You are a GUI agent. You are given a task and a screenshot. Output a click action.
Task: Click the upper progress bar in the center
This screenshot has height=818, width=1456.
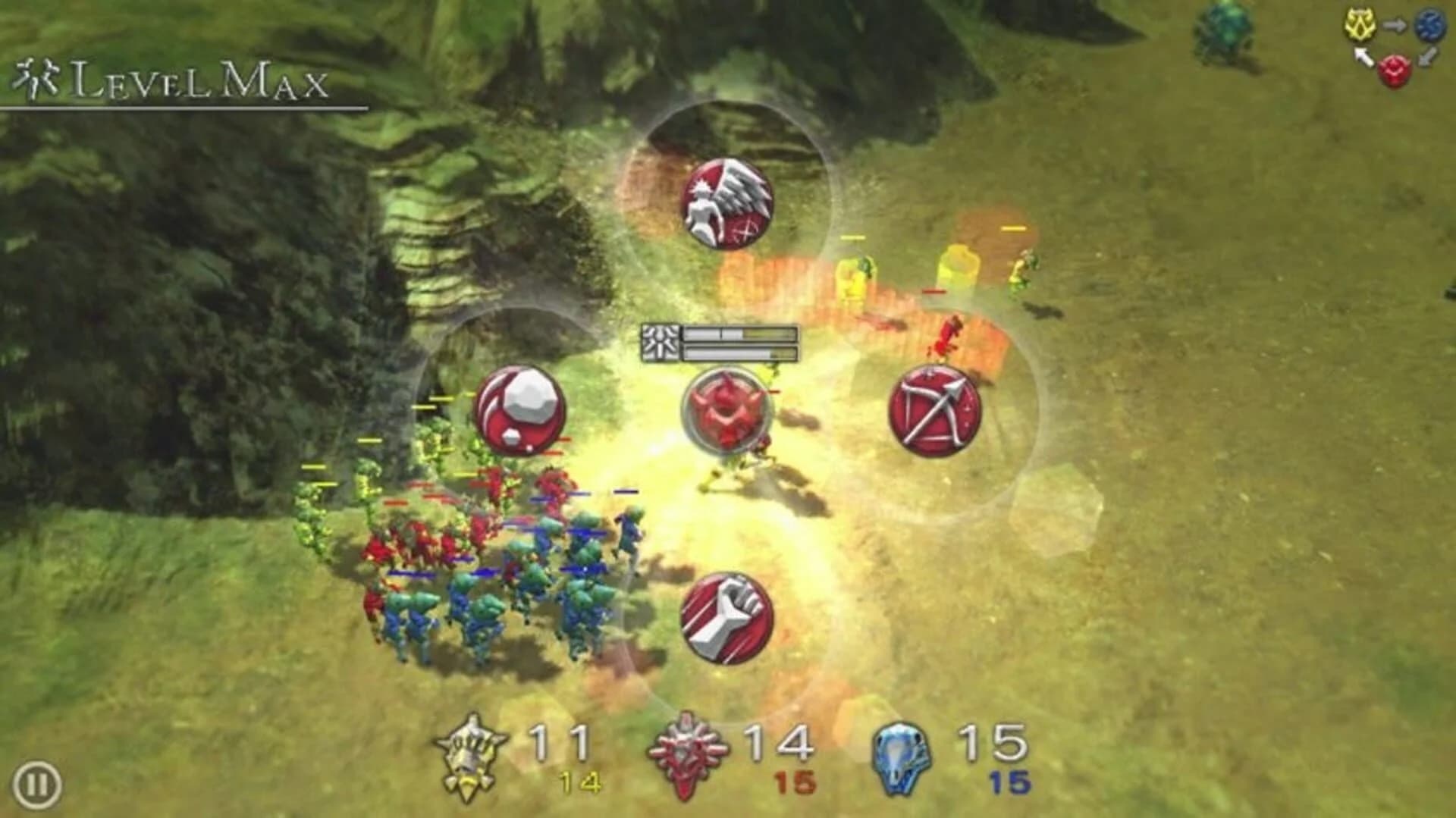click(x=739, y=334)
